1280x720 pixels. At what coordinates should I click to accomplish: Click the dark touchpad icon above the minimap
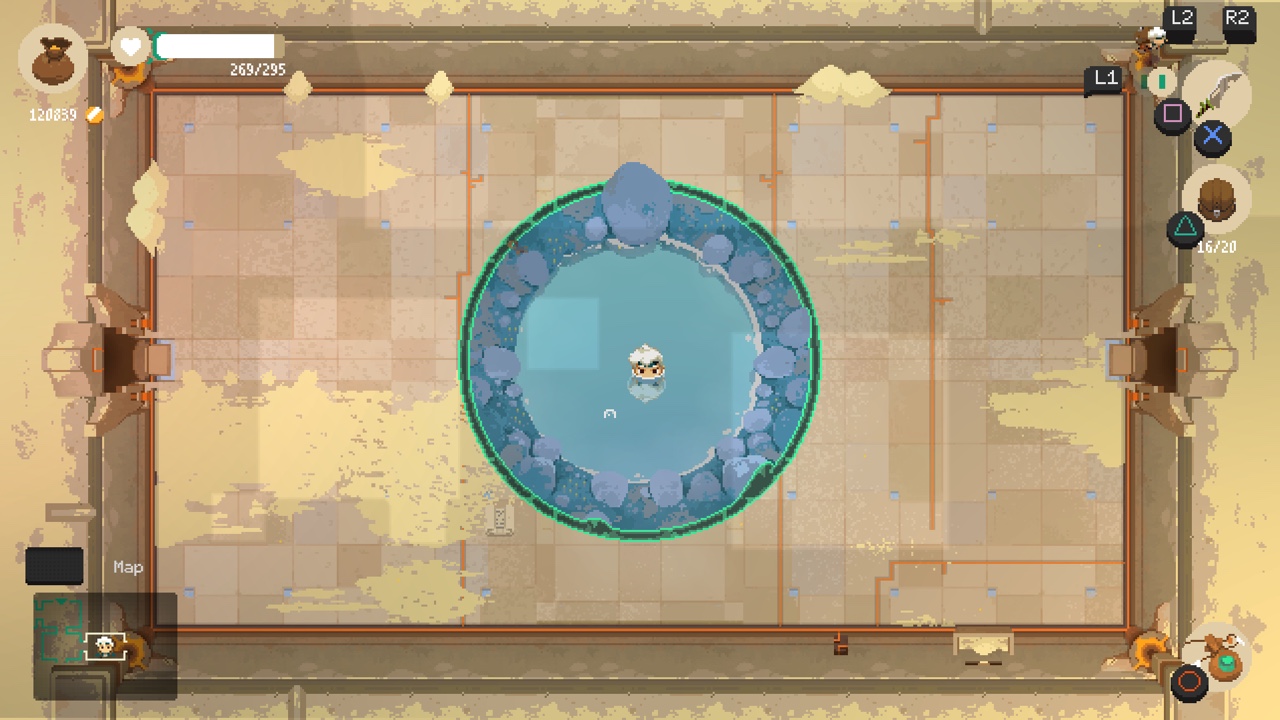(54, 566)
